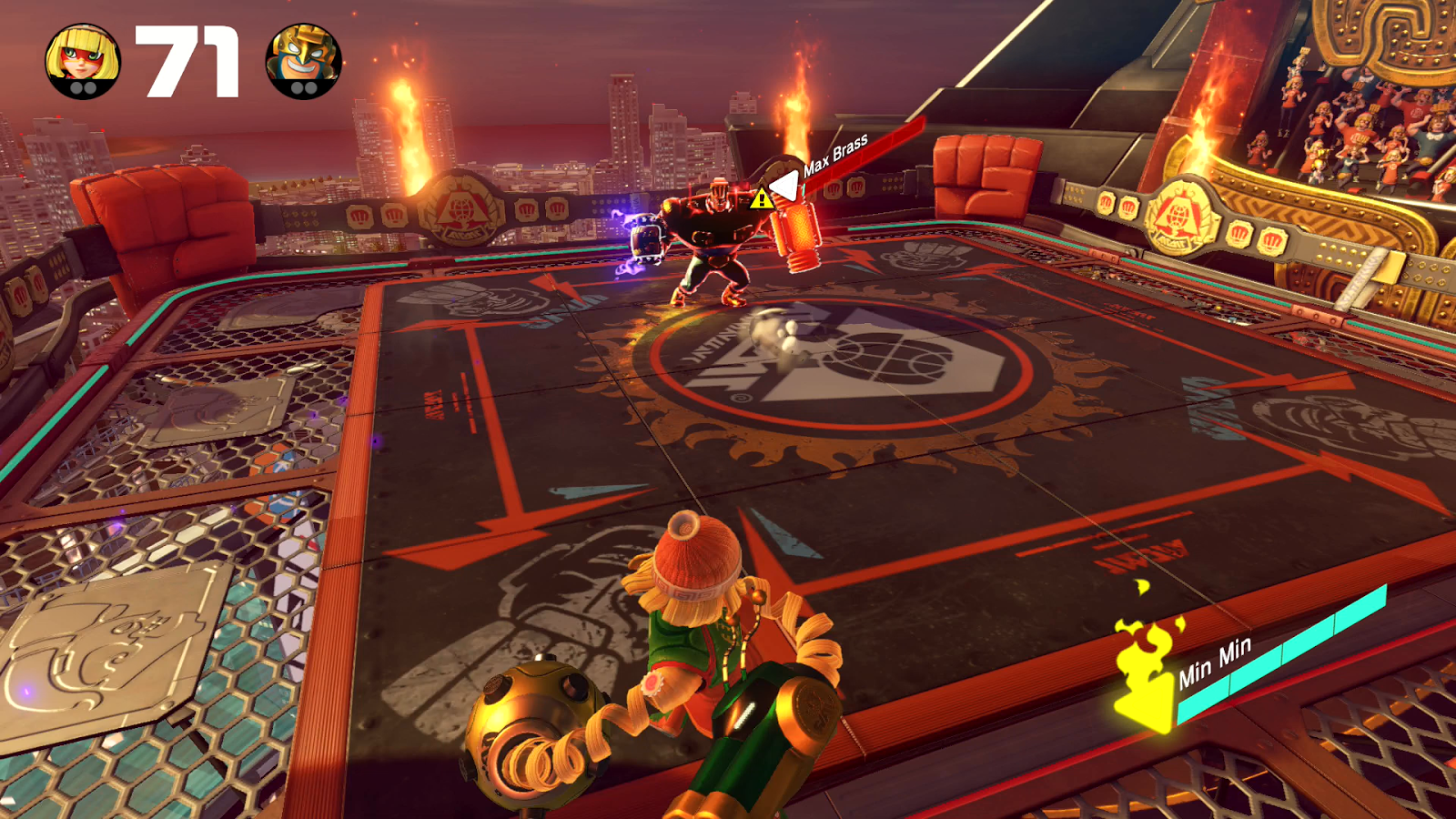Screen dimensions: 1456x819
Task: Click the yellow flame rush gauge icon
Action: click(1148, 669)
